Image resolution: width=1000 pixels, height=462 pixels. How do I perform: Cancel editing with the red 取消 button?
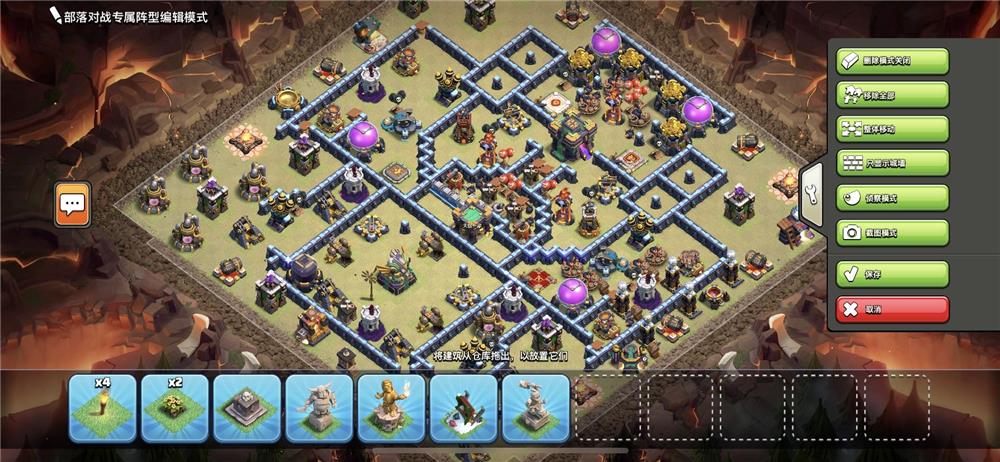point(892,308)
